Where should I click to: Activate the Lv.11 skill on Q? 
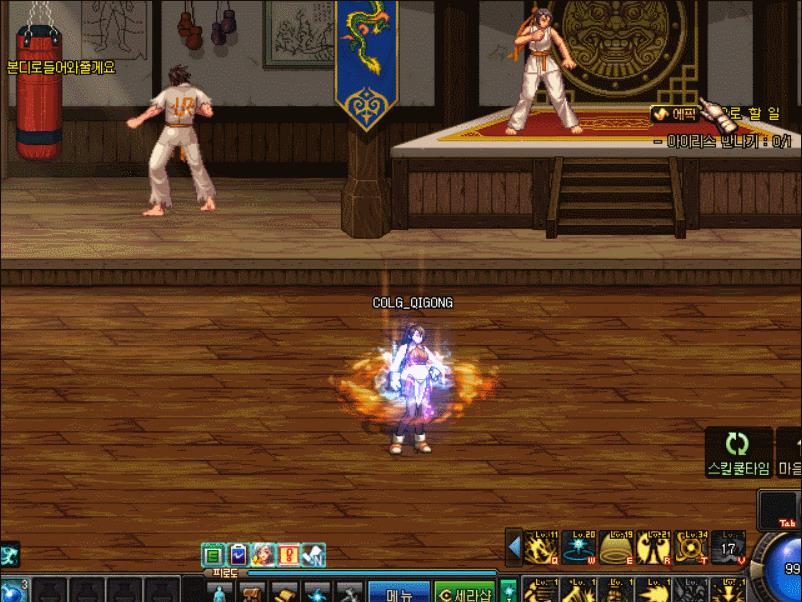click(x=542, y=547)
